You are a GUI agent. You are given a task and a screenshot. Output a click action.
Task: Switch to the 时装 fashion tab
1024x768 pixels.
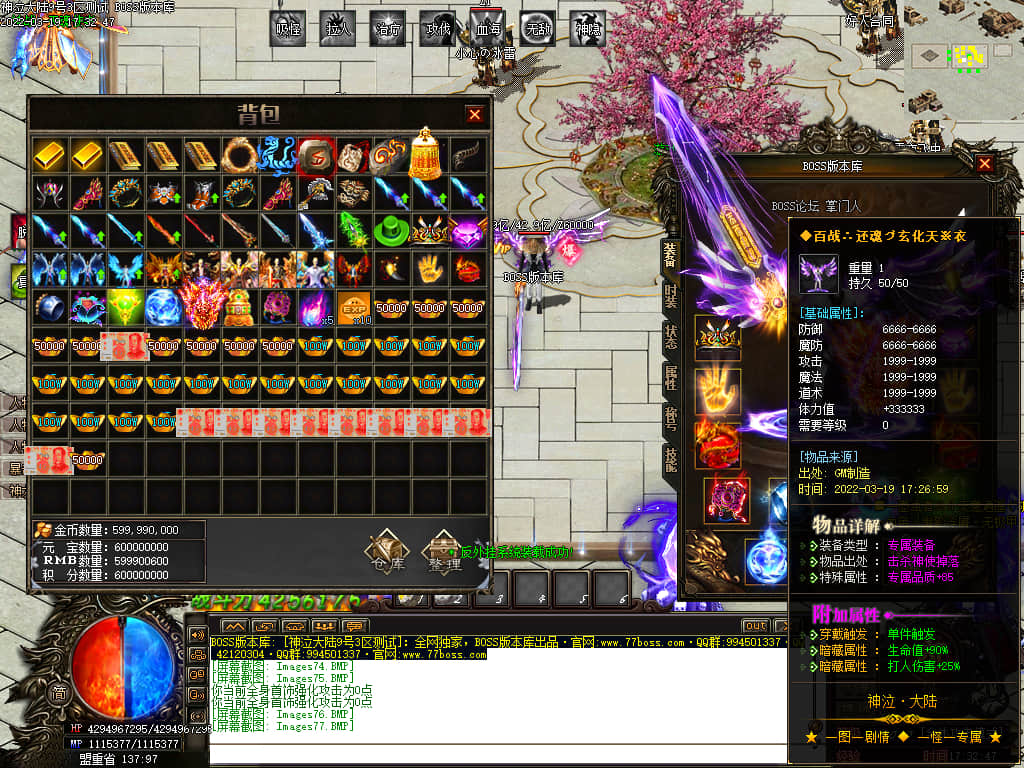tap(670, 296)
